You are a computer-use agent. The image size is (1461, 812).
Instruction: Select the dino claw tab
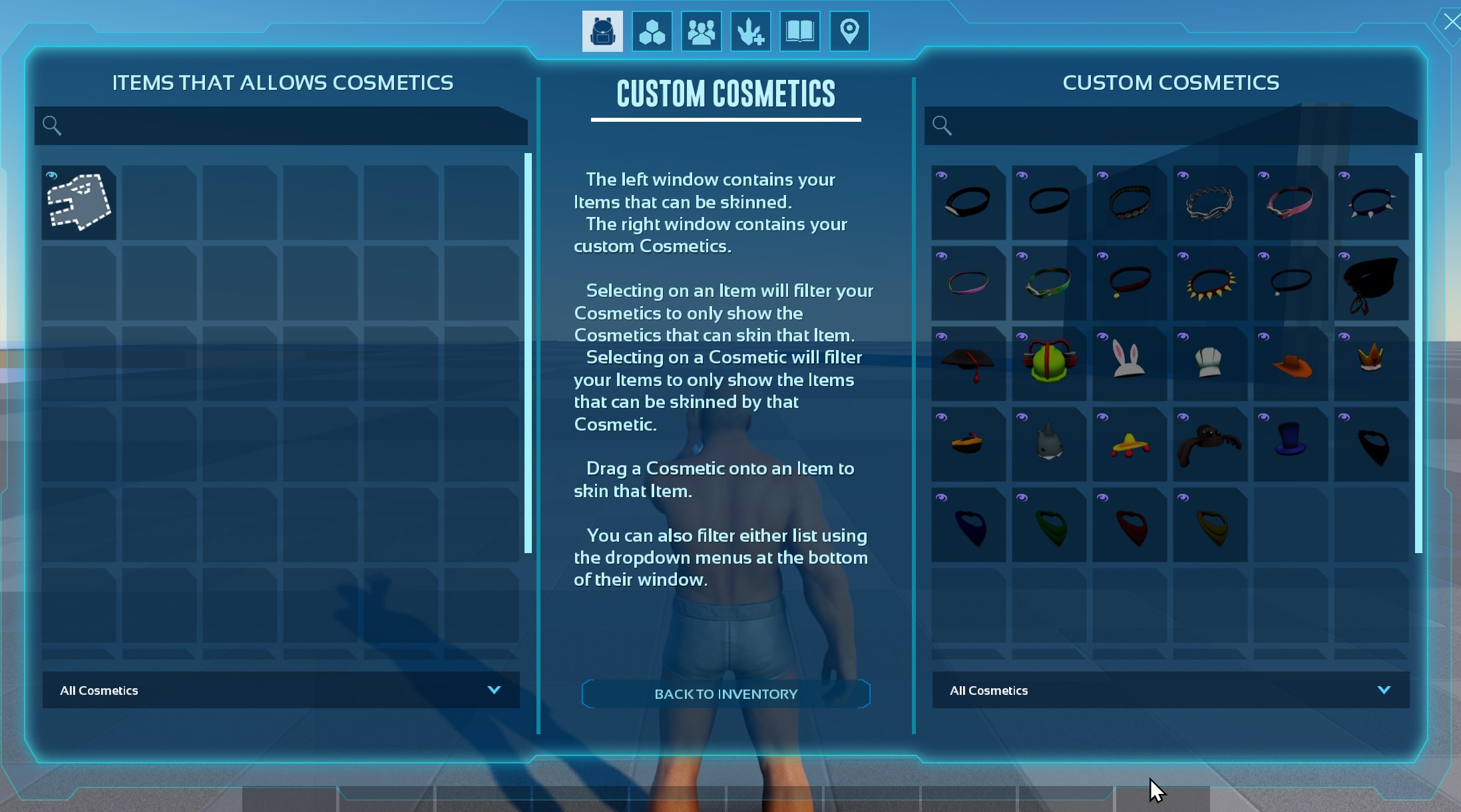750,31
